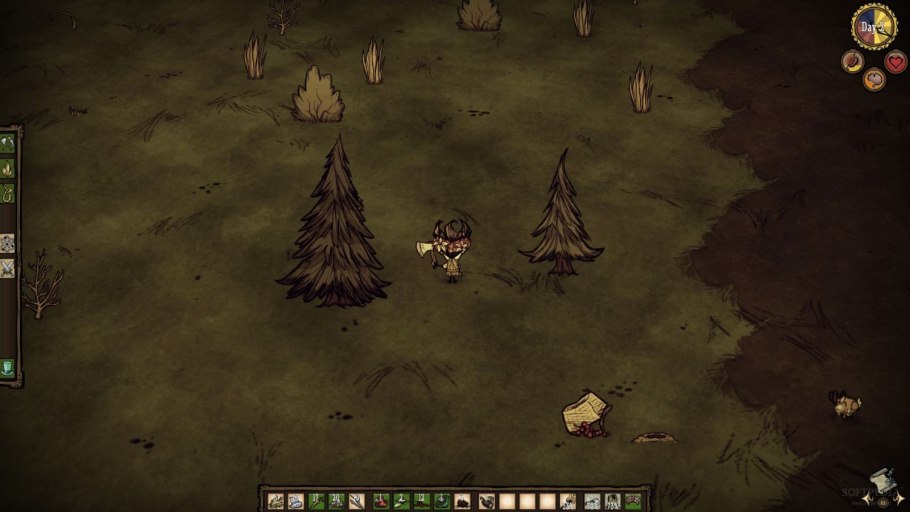The height and width of the screenshot is (512, 910).
Task: Open the Dress crafting tab with top hat
Action: tap(8, 367)
